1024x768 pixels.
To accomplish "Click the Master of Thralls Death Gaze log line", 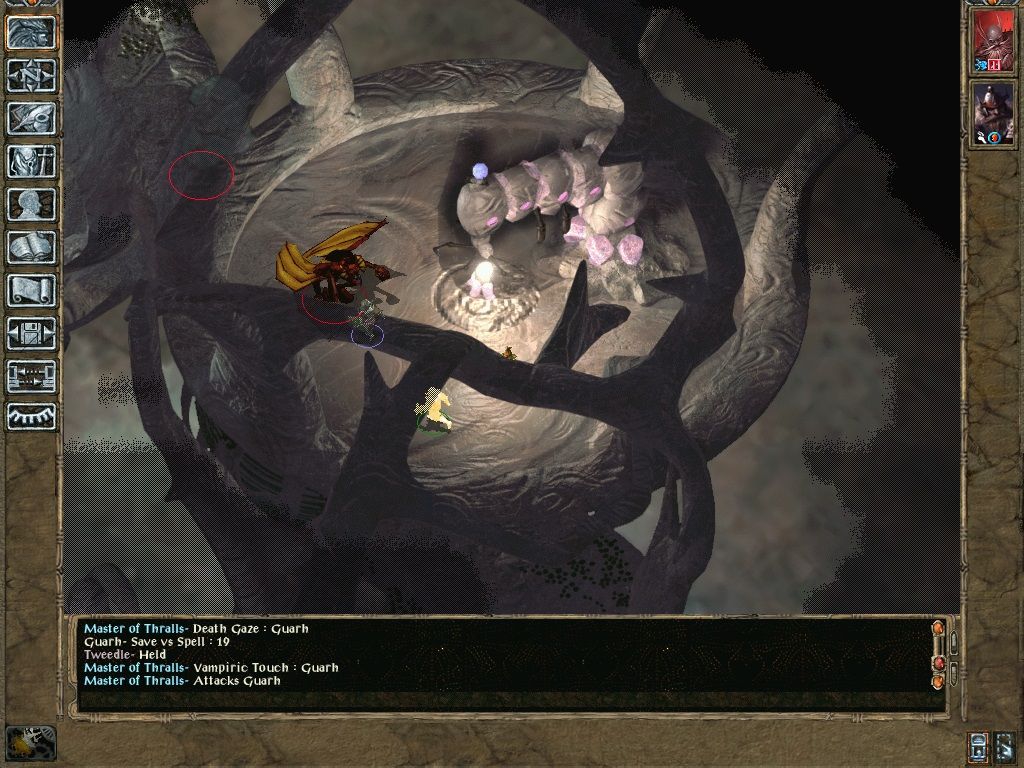I will [x=196, y=629].
